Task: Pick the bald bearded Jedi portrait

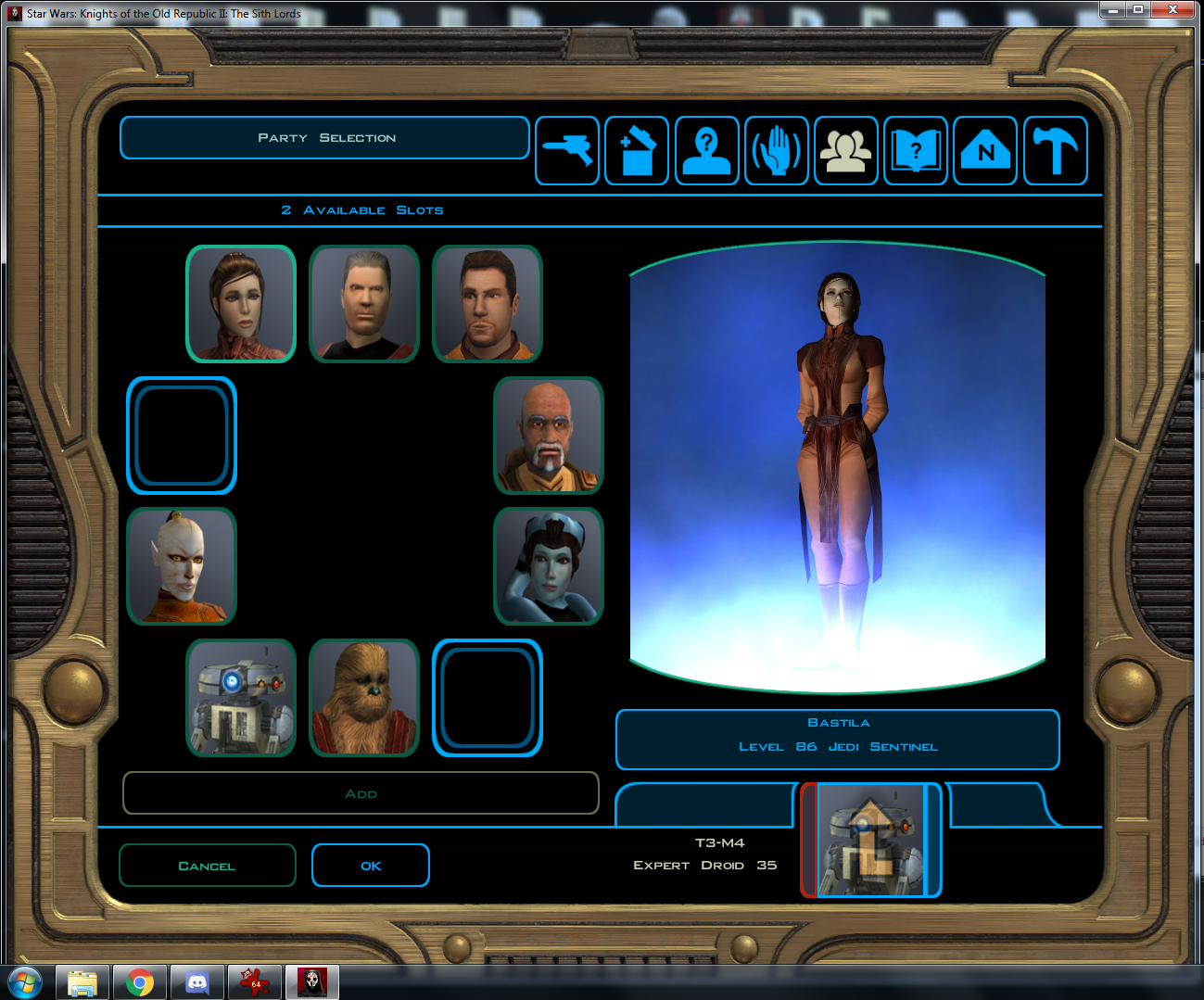Action: click(x=549, y=436)
